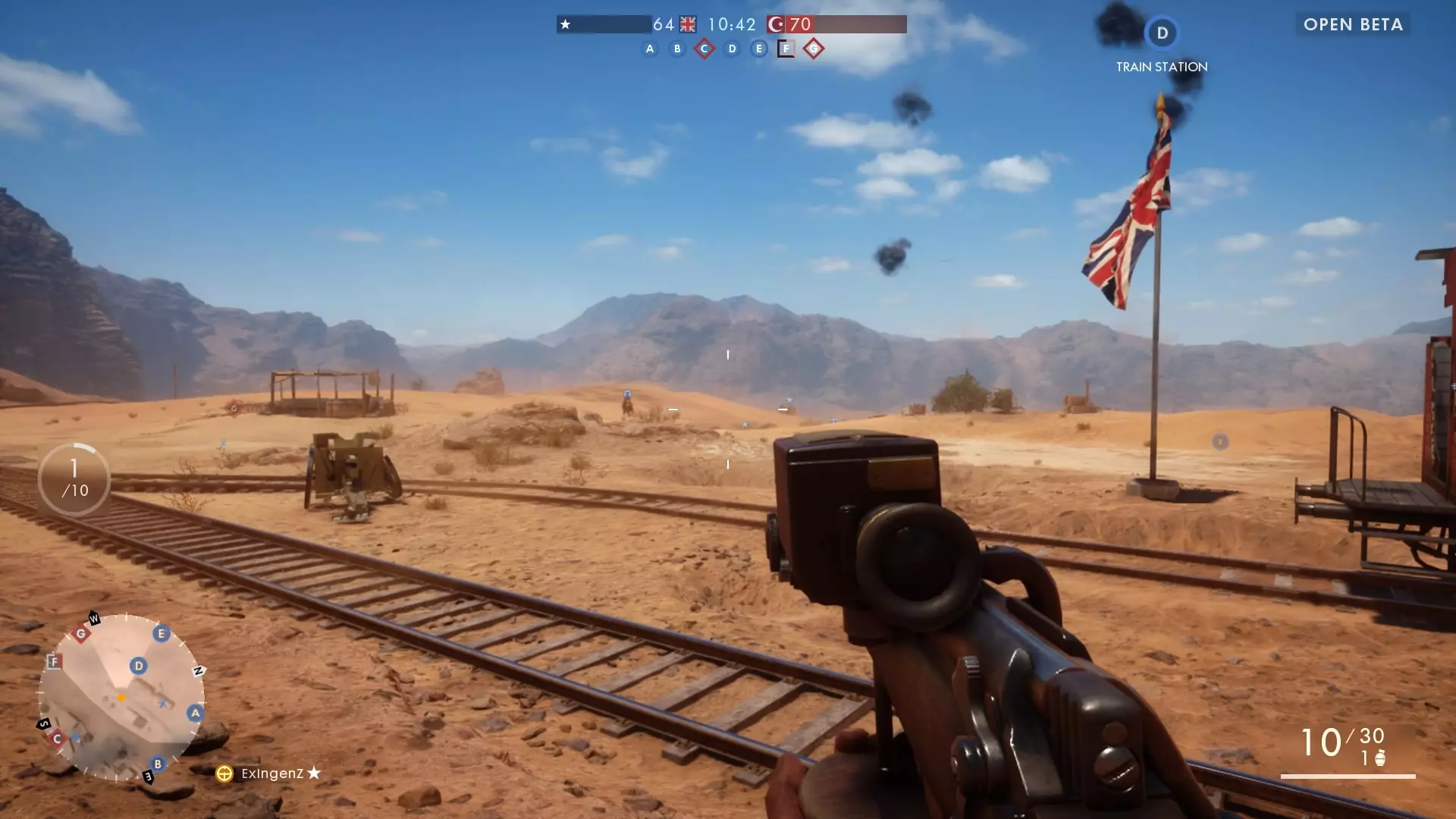Choose red objective G in the top bar

click(814, 49)
